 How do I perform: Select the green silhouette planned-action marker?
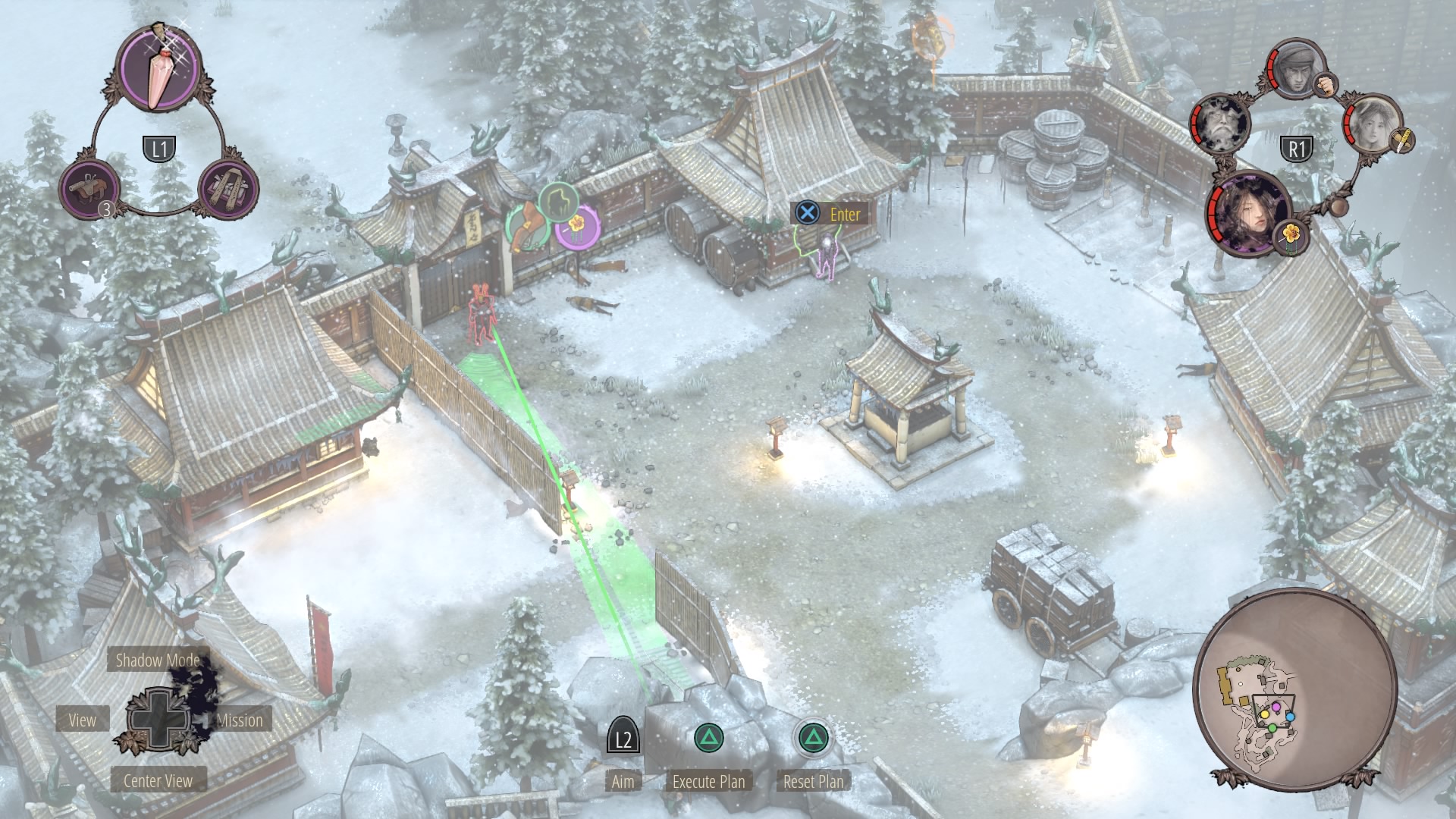[x=558, y=201]
